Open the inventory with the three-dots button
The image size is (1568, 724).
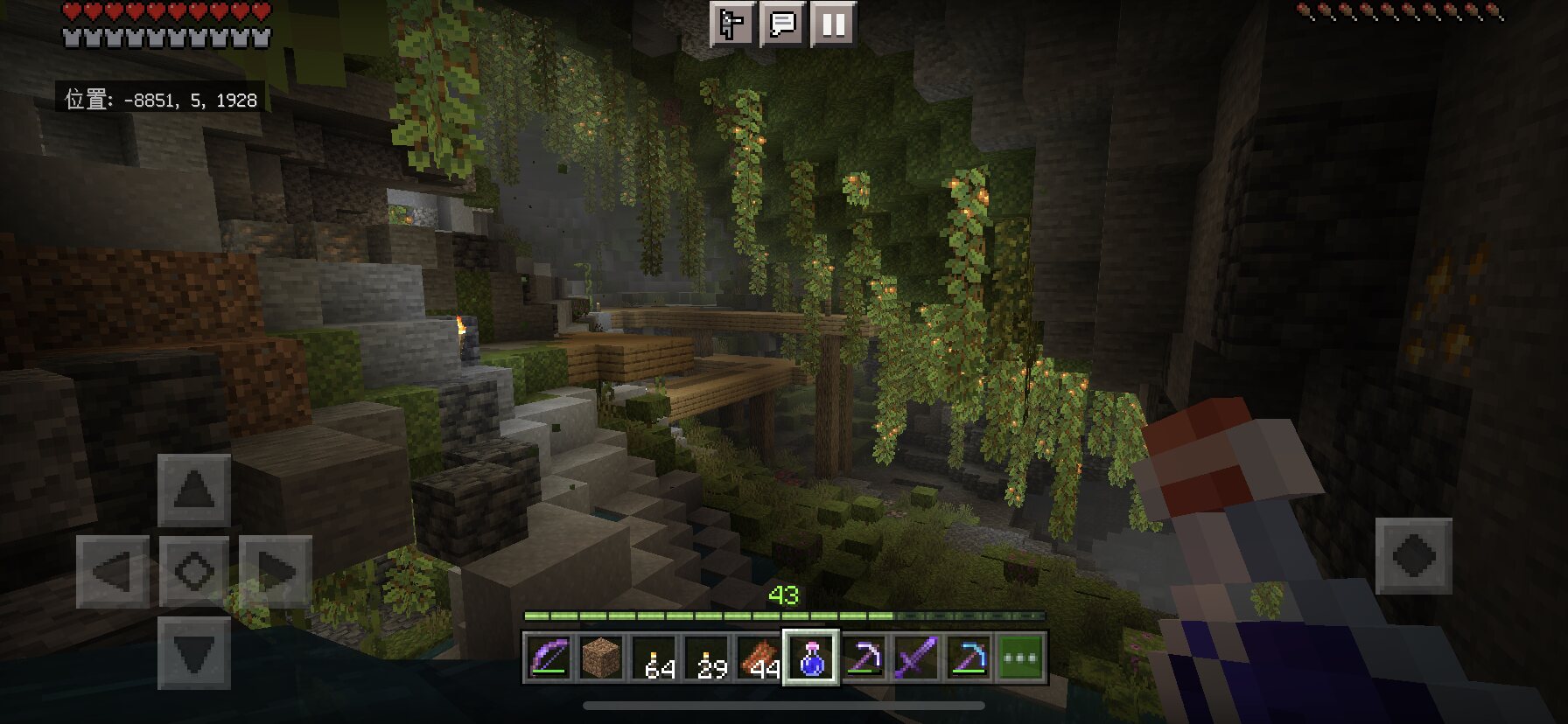[x=1021, y=658]
